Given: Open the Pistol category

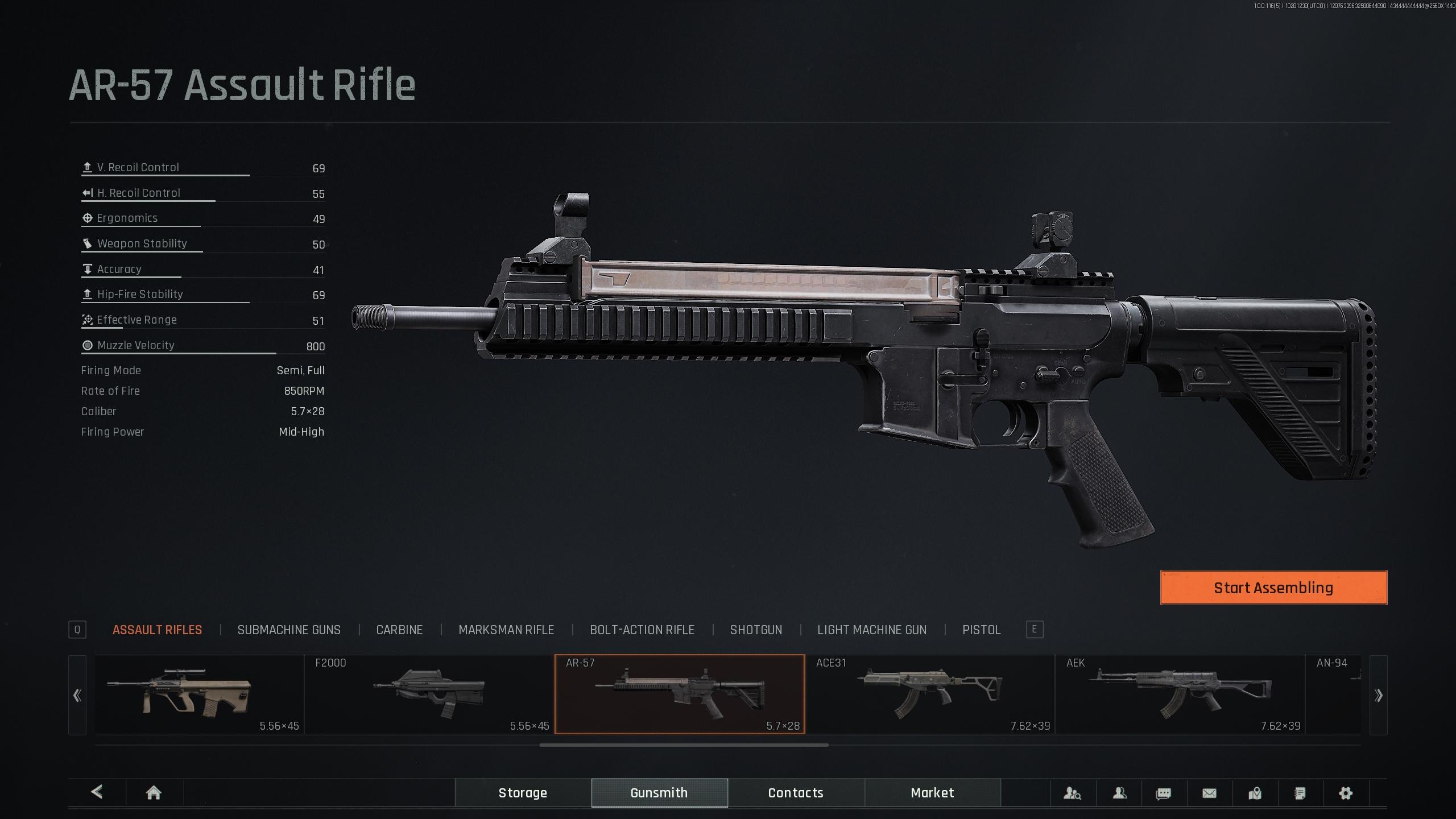Looking at the screenshot, I should (981, 630).
